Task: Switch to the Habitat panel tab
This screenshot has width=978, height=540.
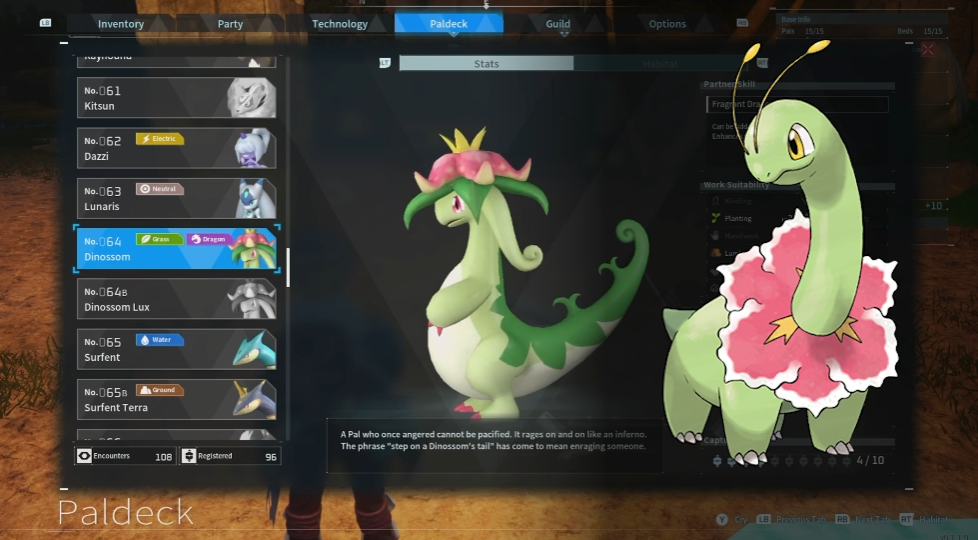Action: point(660,63)
